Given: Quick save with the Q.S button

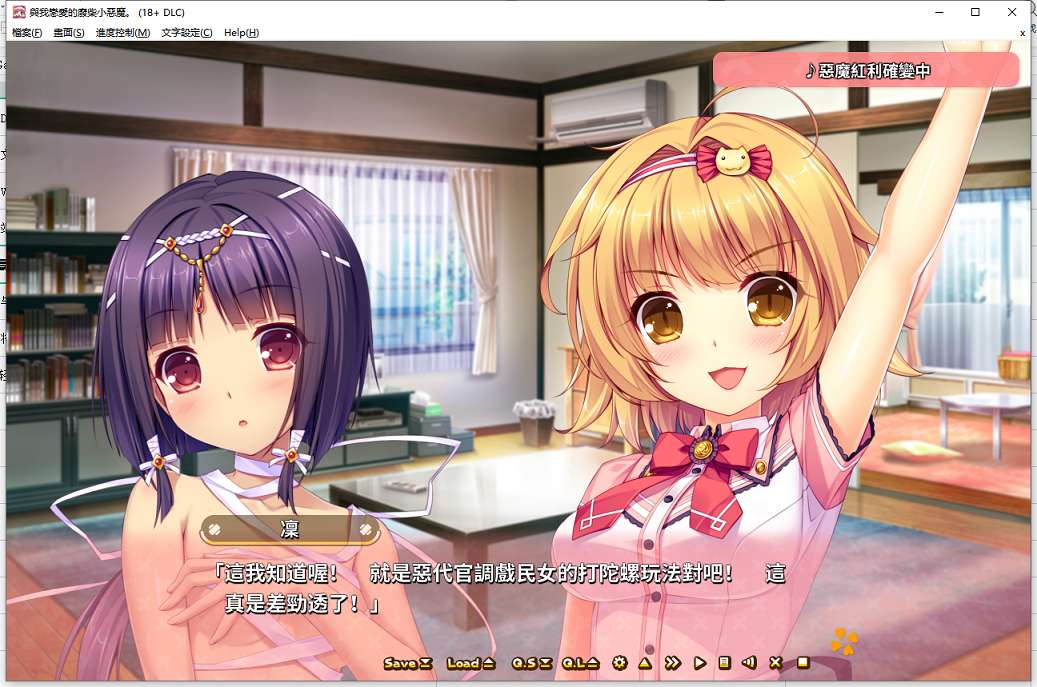Looking at the screenshot, I should 532,663.
